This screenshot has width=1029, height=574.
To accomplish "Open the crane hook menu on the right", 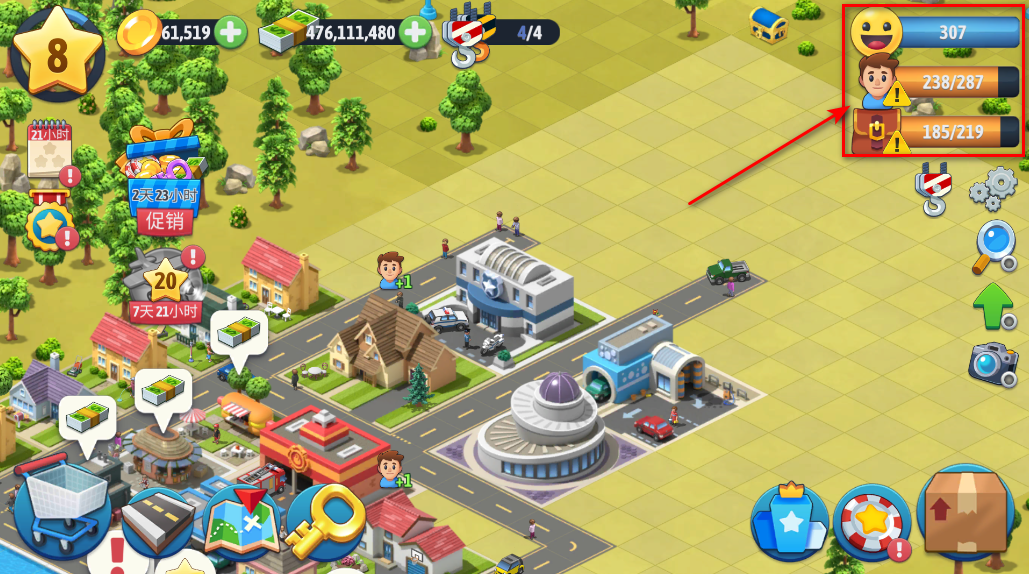I will pyautogui.click(x=932, y=189).
